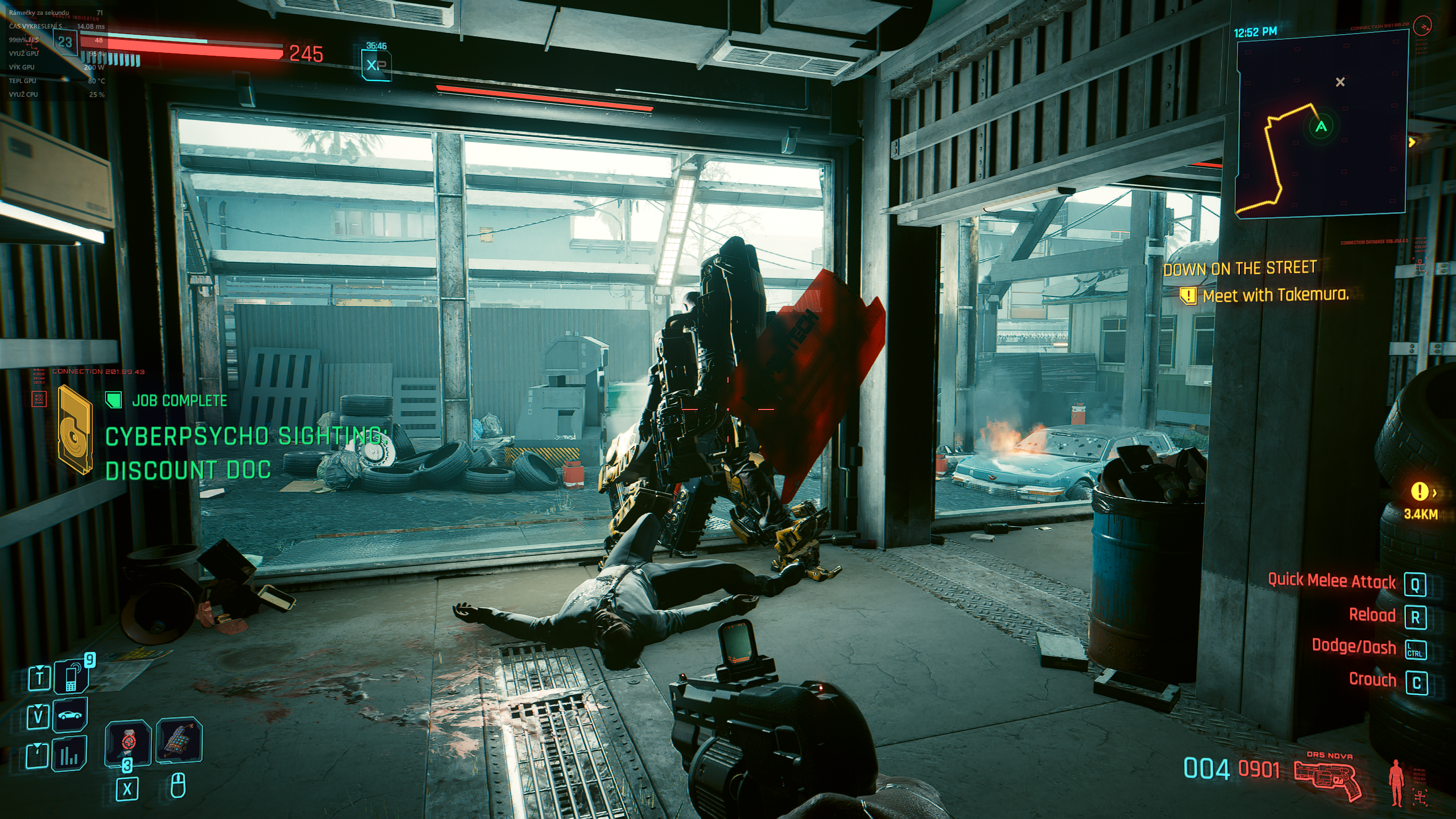Select the car vehicle summon icon
Screen dimensions: 1456x819
pyautogui.click(x=70, y=715)
